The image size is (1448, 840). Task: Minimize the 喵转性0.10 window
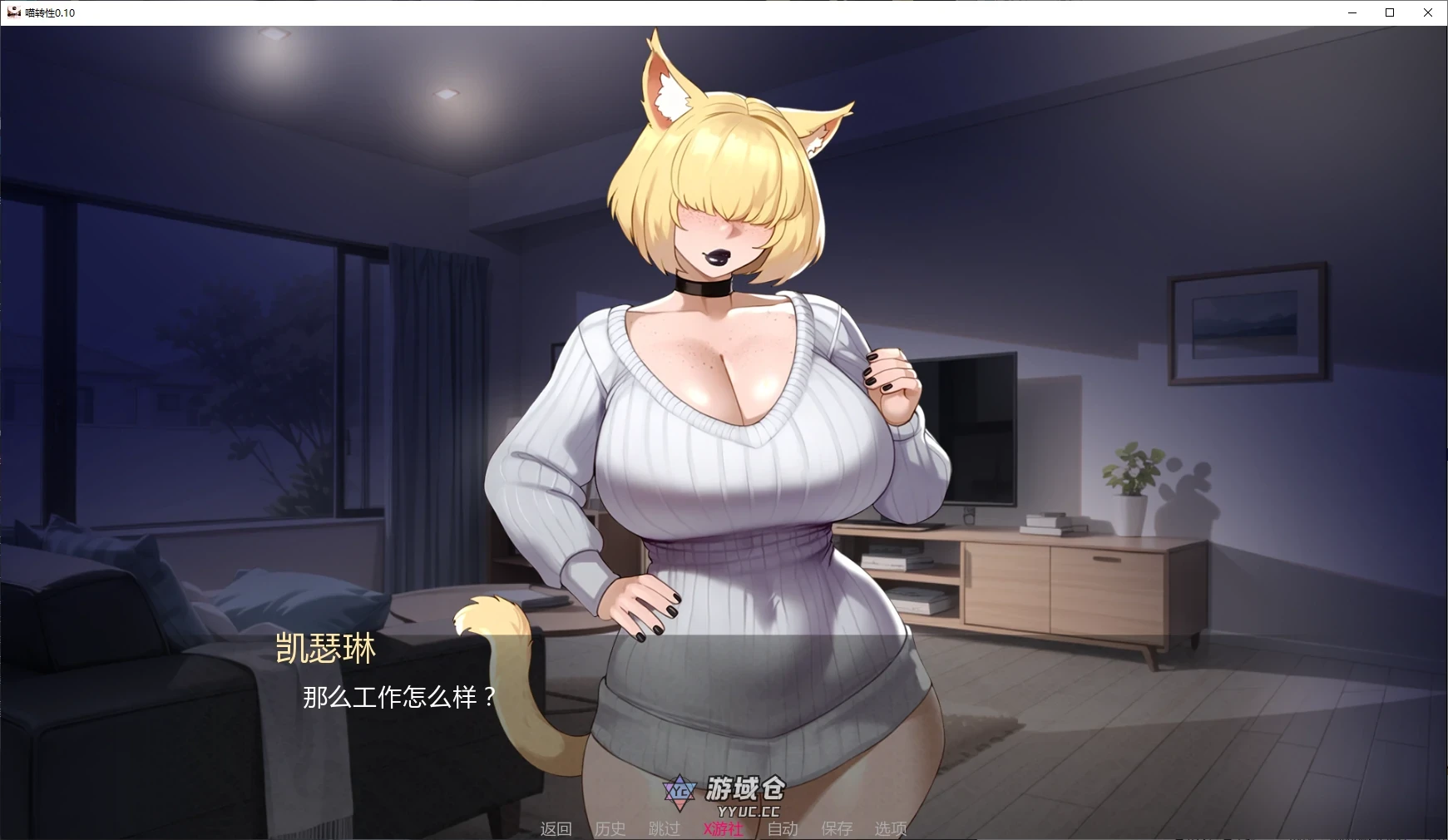(x=1351, y=12)
